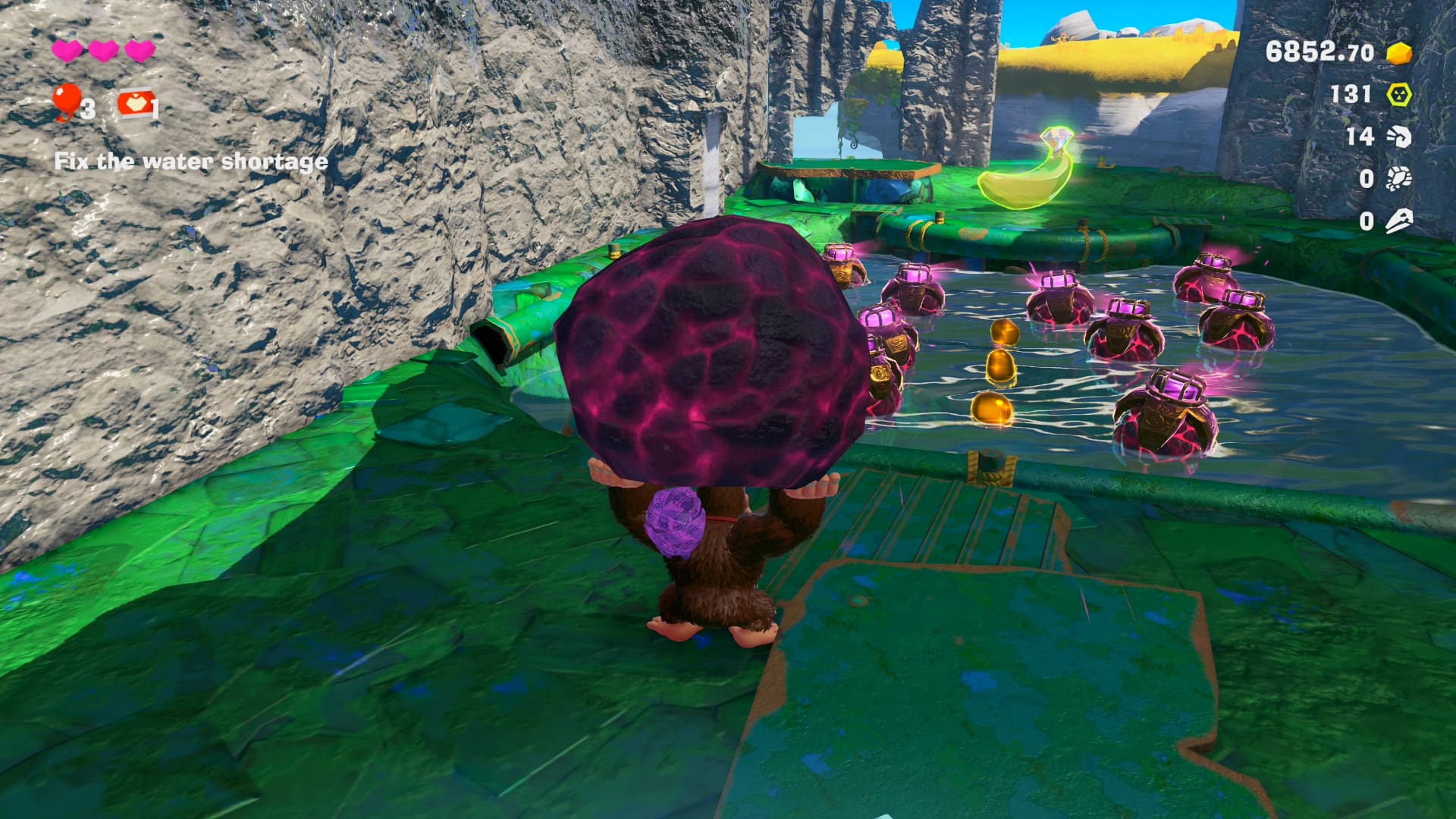Select the "Fix the water shortage" objective
The height and width of the screenshot is (819, 1456).
(x=191, y=162)
